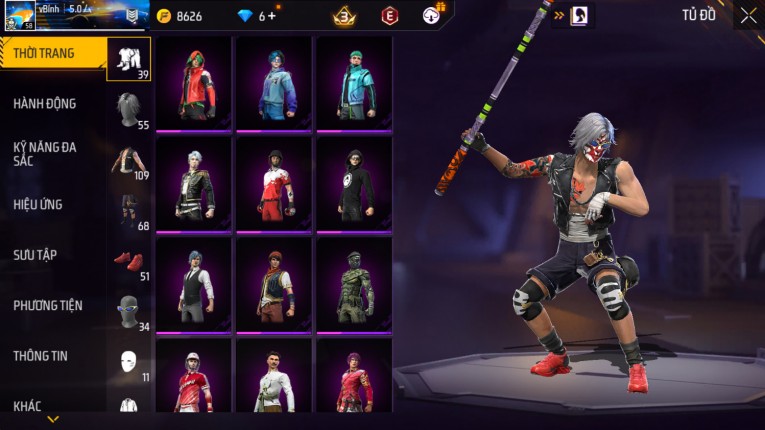Pick the blue jacket outfit with glasses
765x430 pixels.
click(273, 84)
